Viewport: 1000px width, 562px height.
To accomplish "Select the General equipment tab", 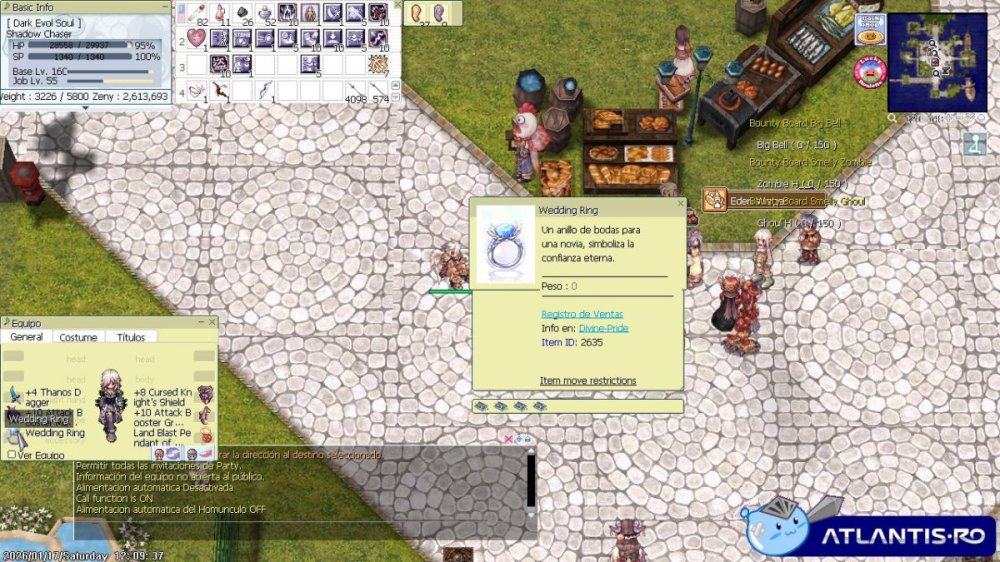I will (27, 338).
